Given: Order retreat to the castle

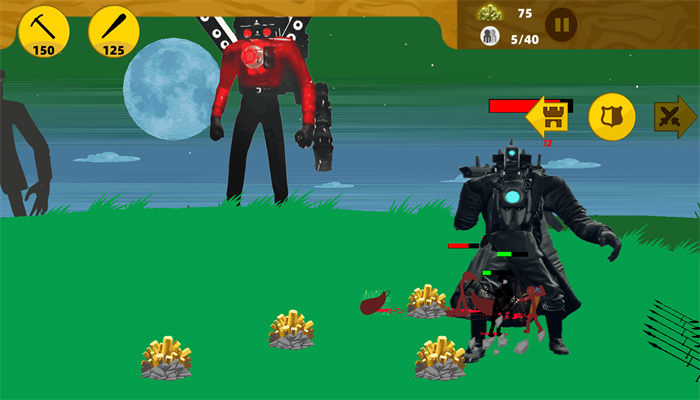Looking at the screenshot, I should [x=548, y=118].
